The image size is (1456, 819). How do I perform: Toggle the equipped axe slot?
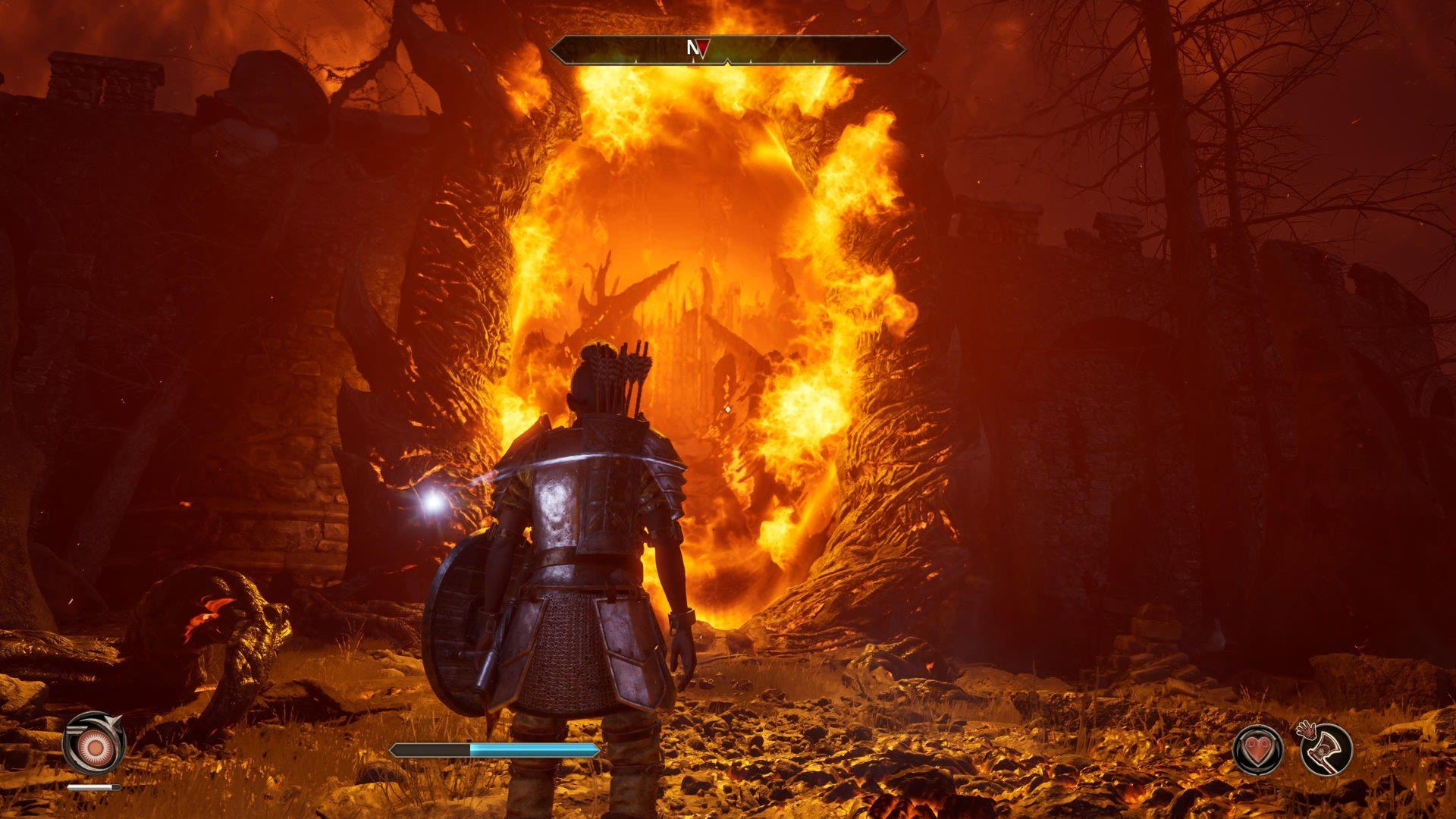1328,751
